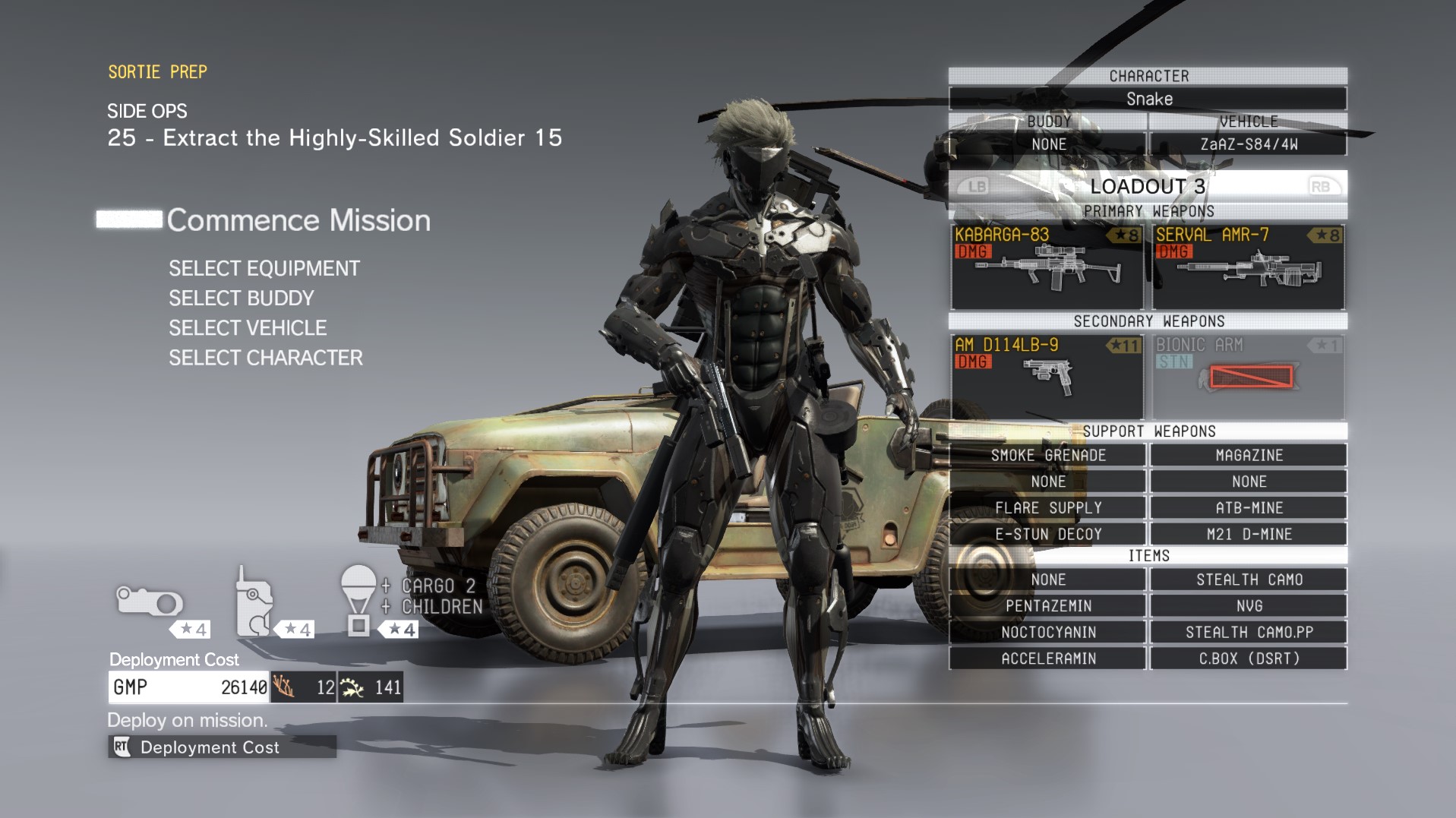
Task: Choose the Flare Supply slot
Action: click(x=1048, y=507)
